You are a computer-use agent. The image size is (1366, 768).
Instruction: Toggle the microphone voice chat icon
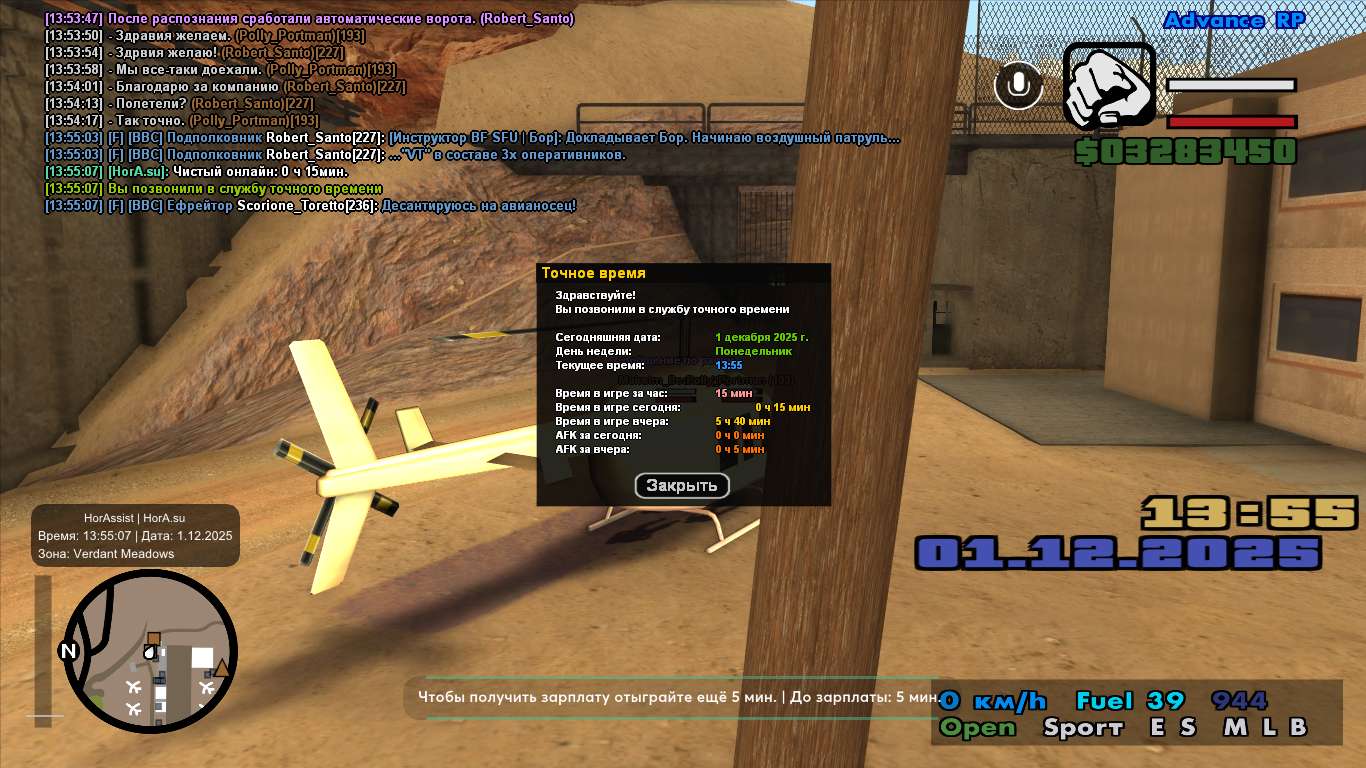pyautogui.click(x=1019, y=86)
